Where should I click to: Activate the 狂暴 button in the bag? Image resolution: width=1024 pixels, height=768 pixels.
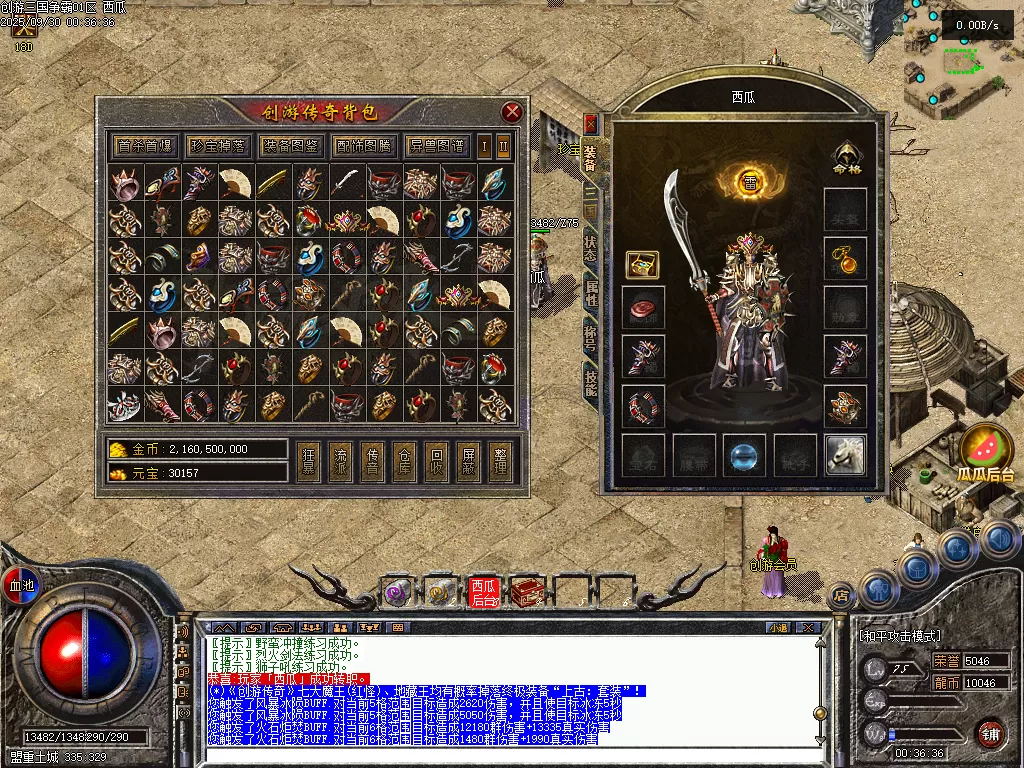[309, 461]
